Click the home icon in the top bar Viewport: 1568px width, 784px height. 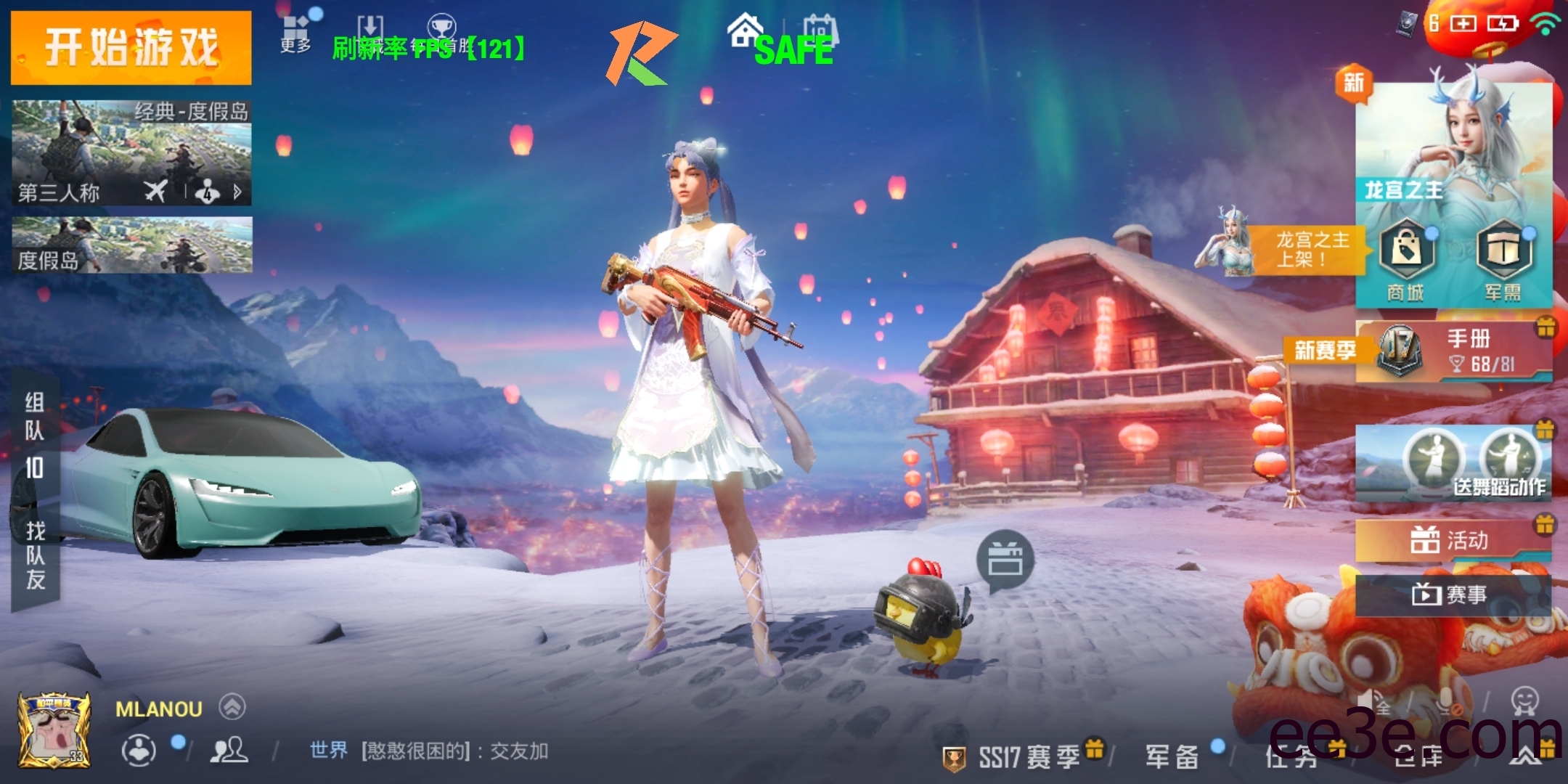[x=744, y=30]
